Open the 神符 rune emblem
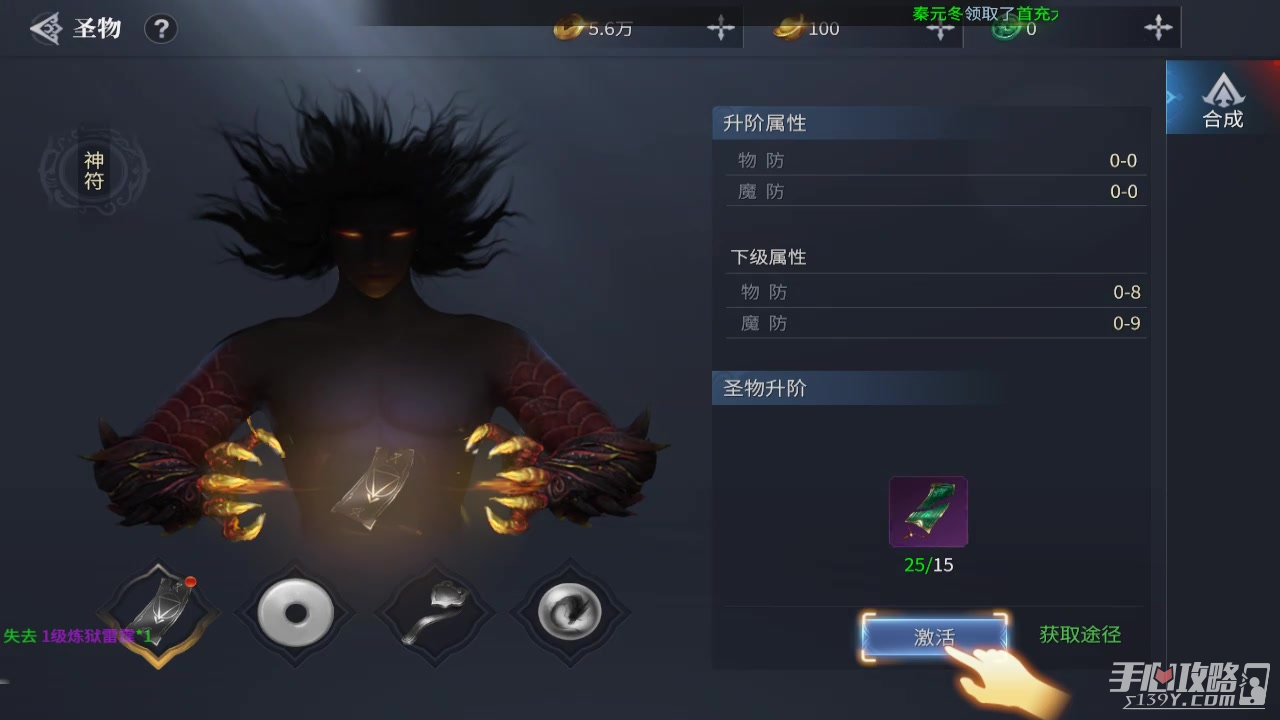Screen dimensions: 1280x720 (94, 171)
